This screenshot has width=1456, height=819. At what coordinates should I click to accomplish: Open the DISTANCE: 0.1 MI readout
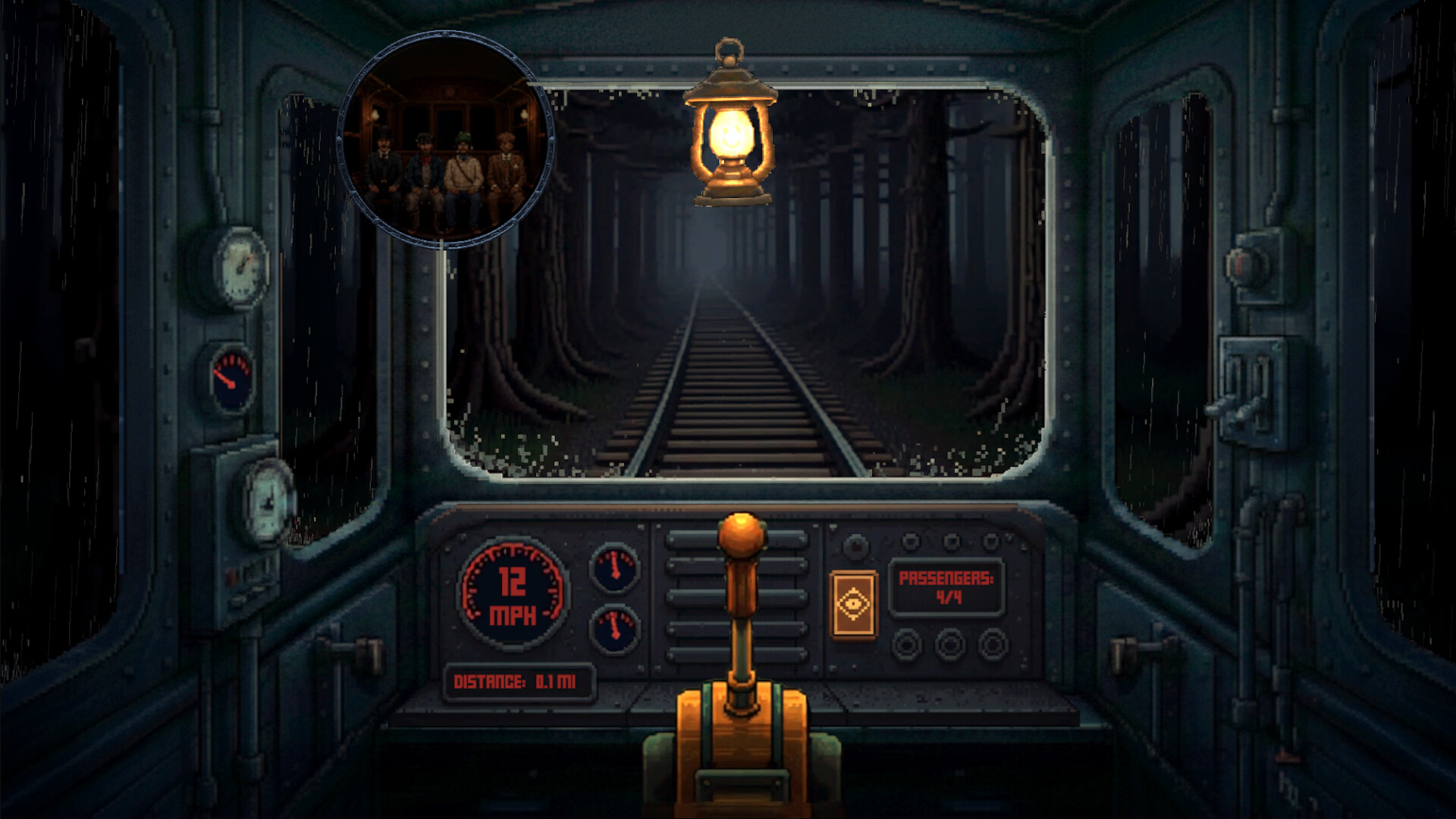pos(519,680)
